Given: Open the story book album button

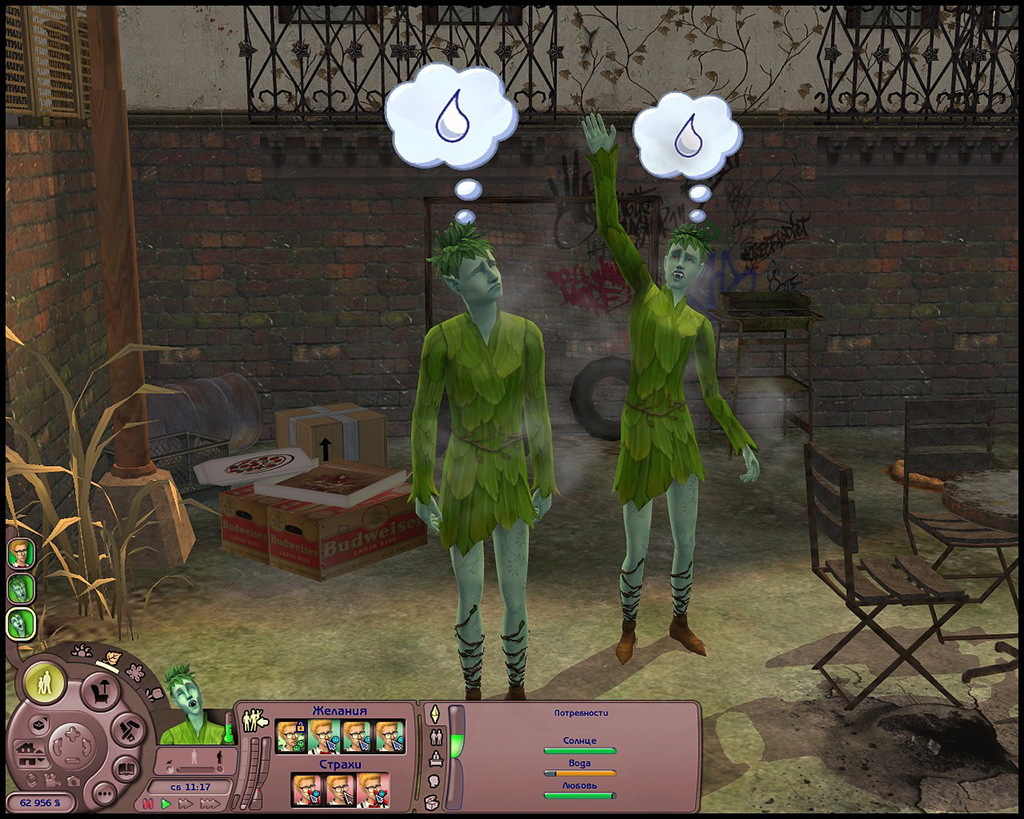Looking at the screenshot, I should click(126, 769).
